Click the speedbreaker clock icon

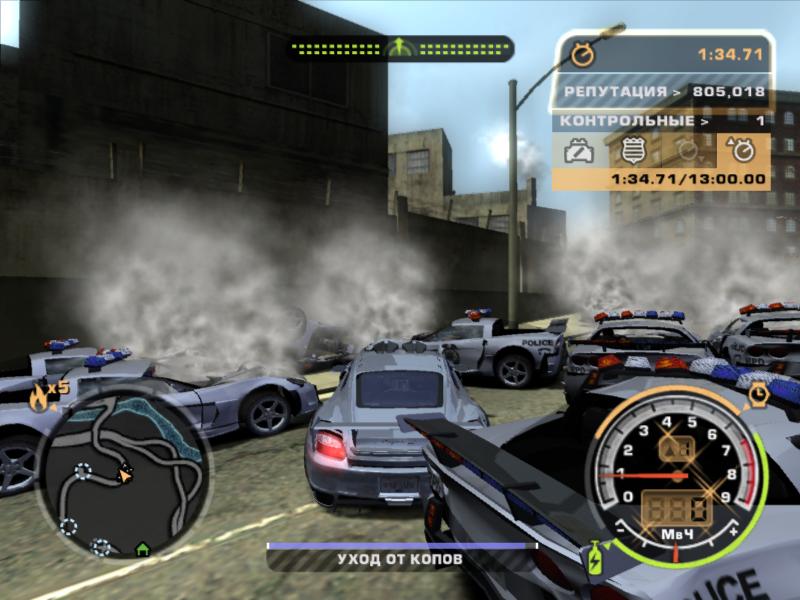(759, 395)
